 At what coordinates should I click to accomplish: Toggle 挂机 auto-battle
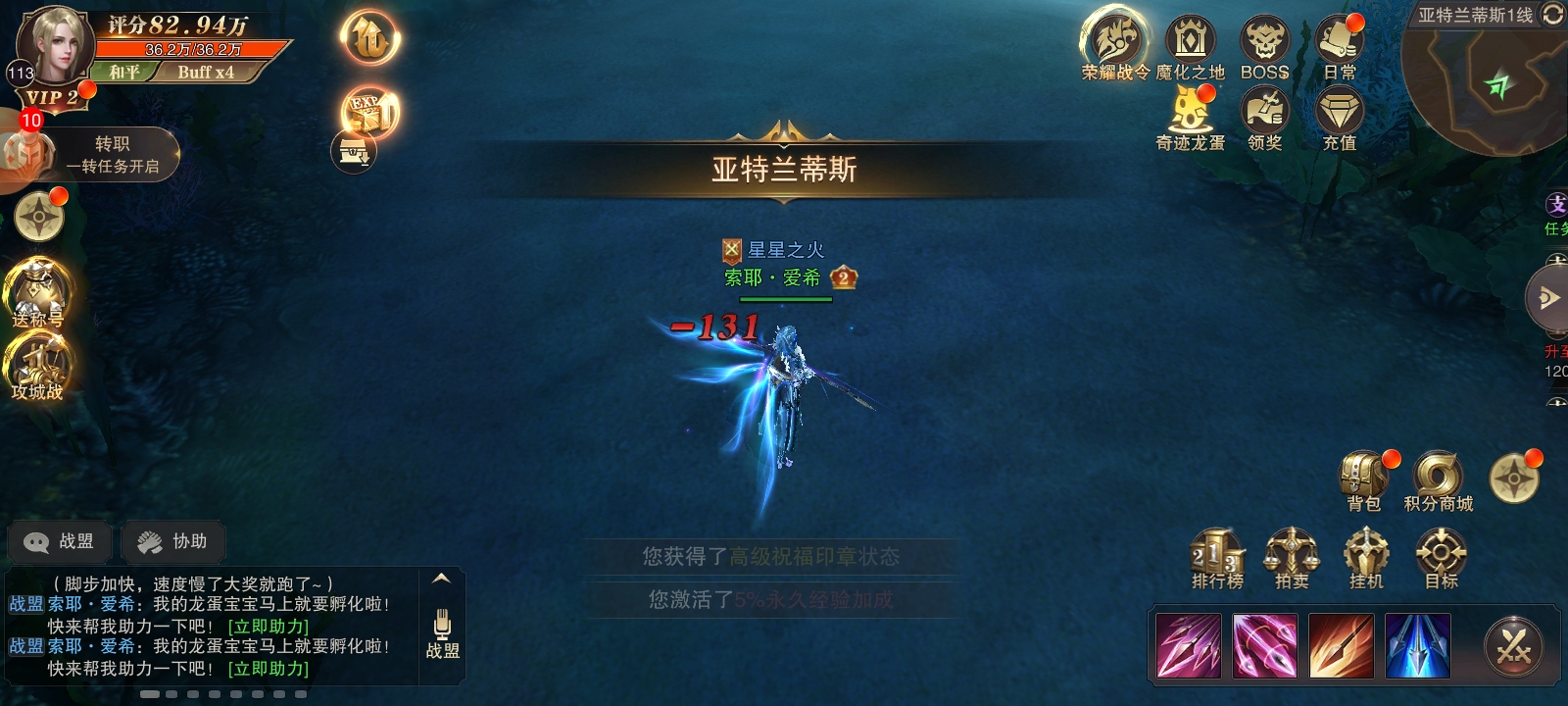pos(1366,557)
